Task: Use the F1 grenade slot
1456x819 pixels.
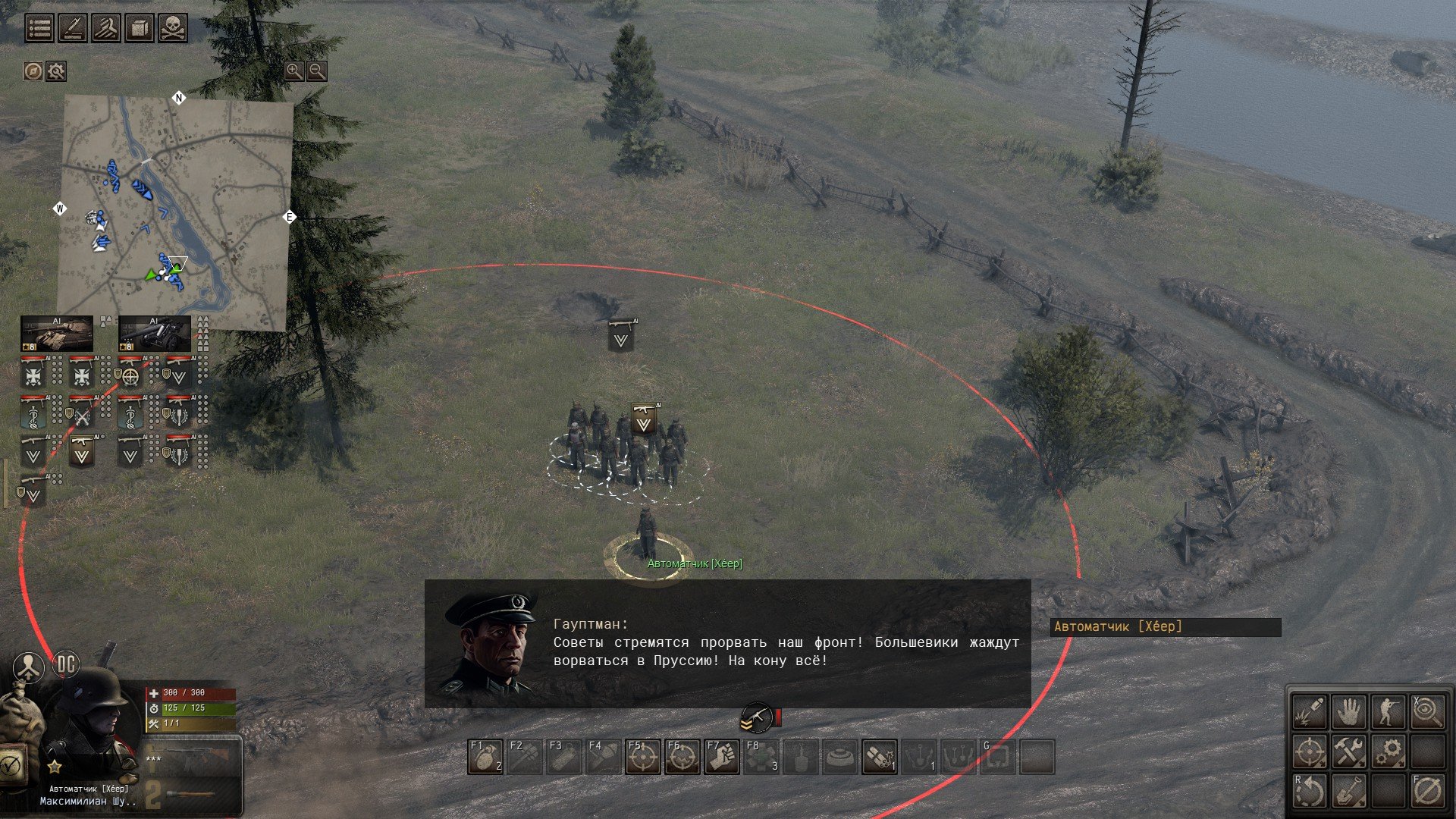Action: point(485,757)
